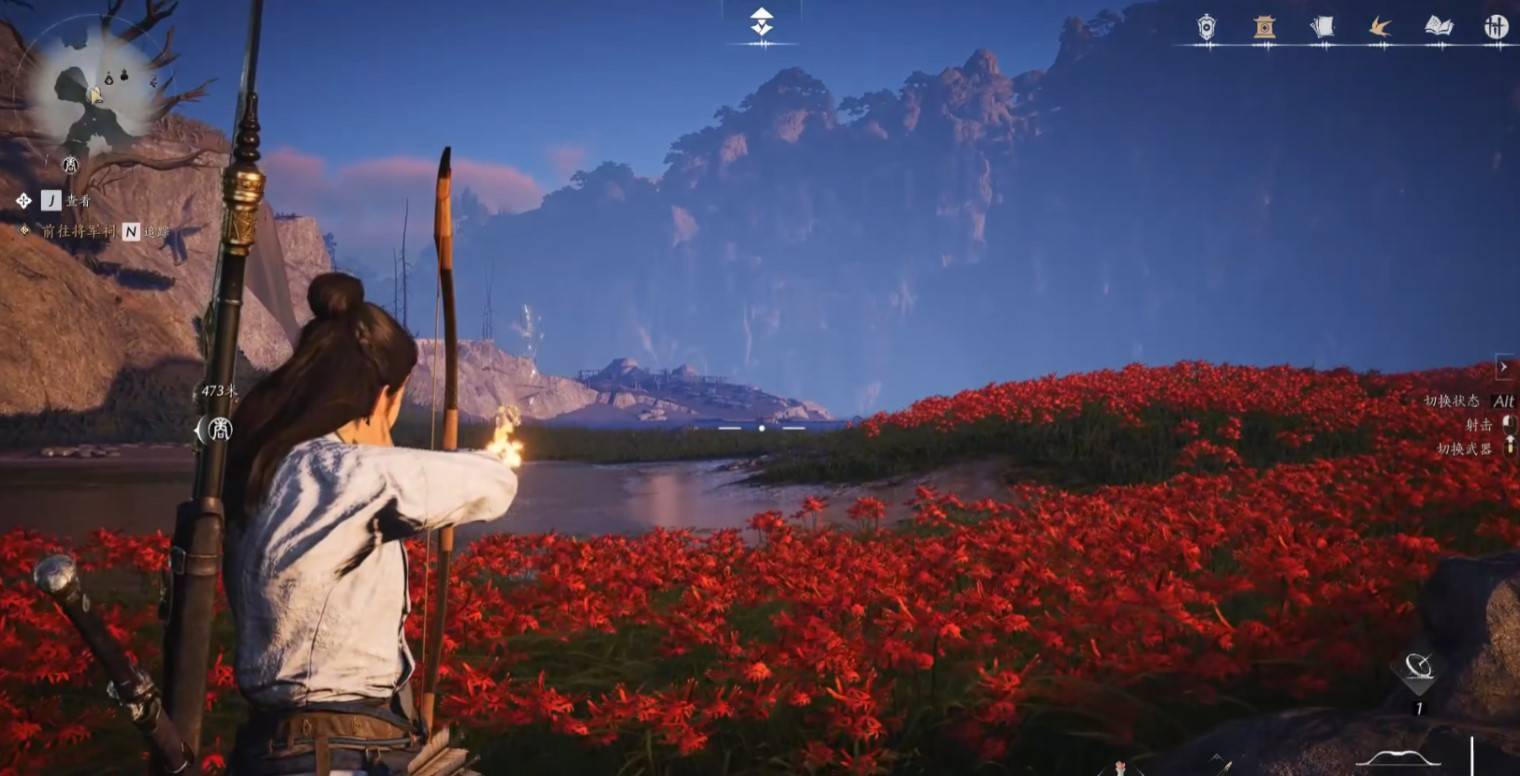Collapse the key hints panel arrow
Image resolution: width=1520 pixels, height=776 pixels.
click(x=1503, y=367)
